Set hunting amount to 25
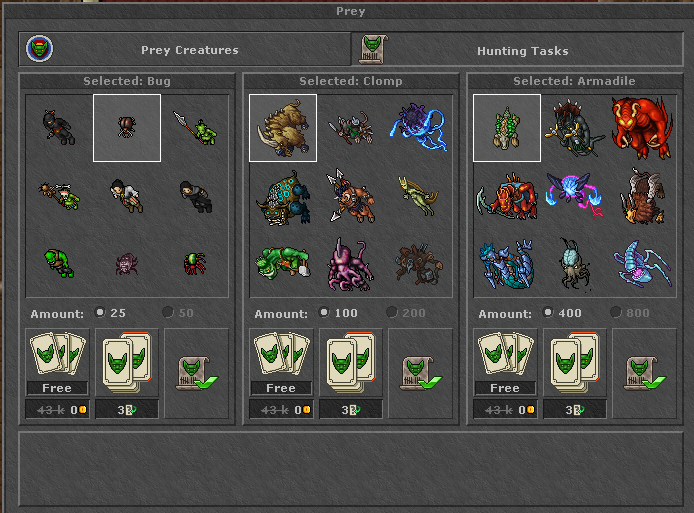This screenshot has width=694, height=513. click(100, 313)
